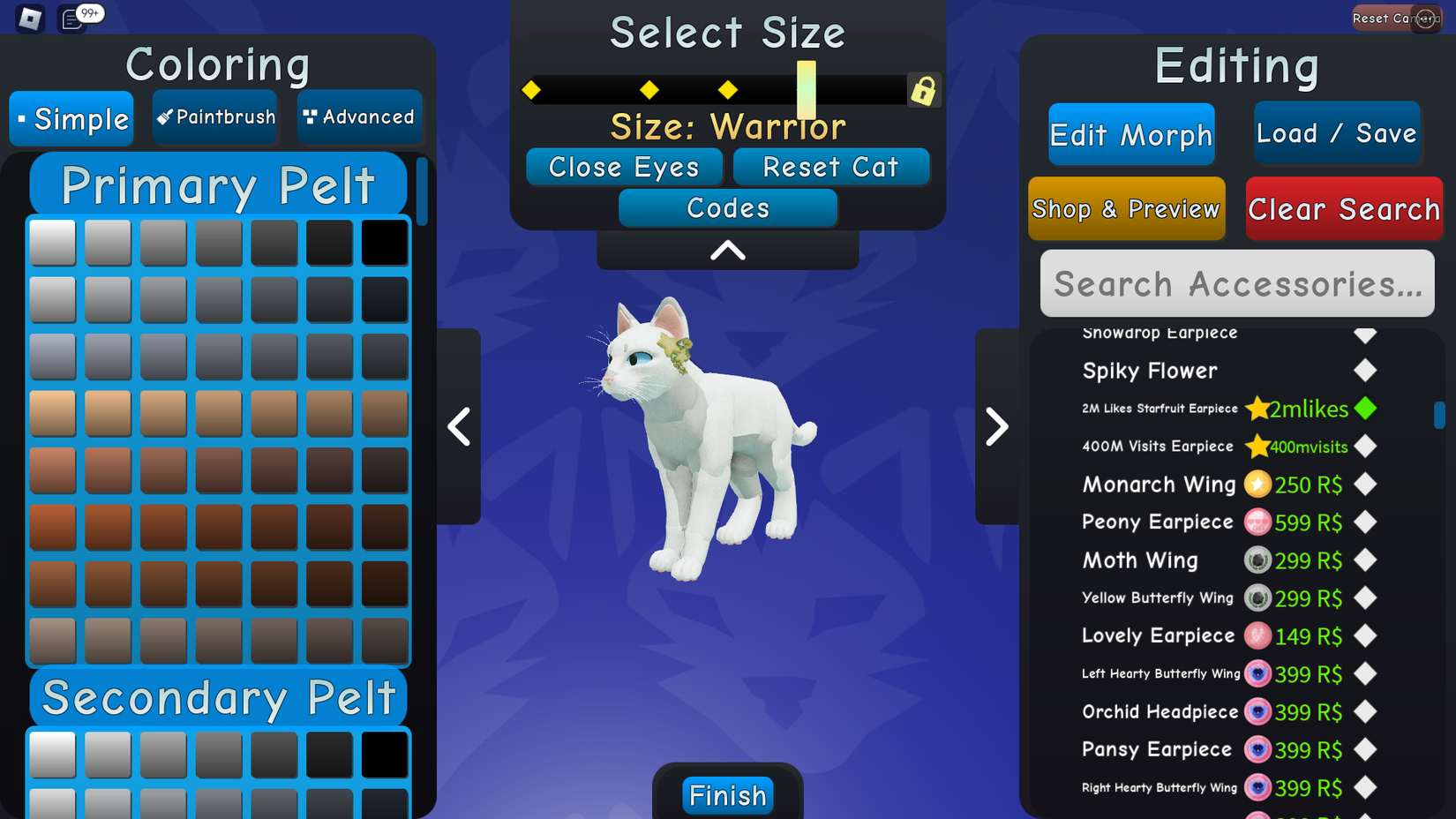Click the Finish button
Screen dimensions: 1456x819
pyautogui.click(x=726, y=794)
